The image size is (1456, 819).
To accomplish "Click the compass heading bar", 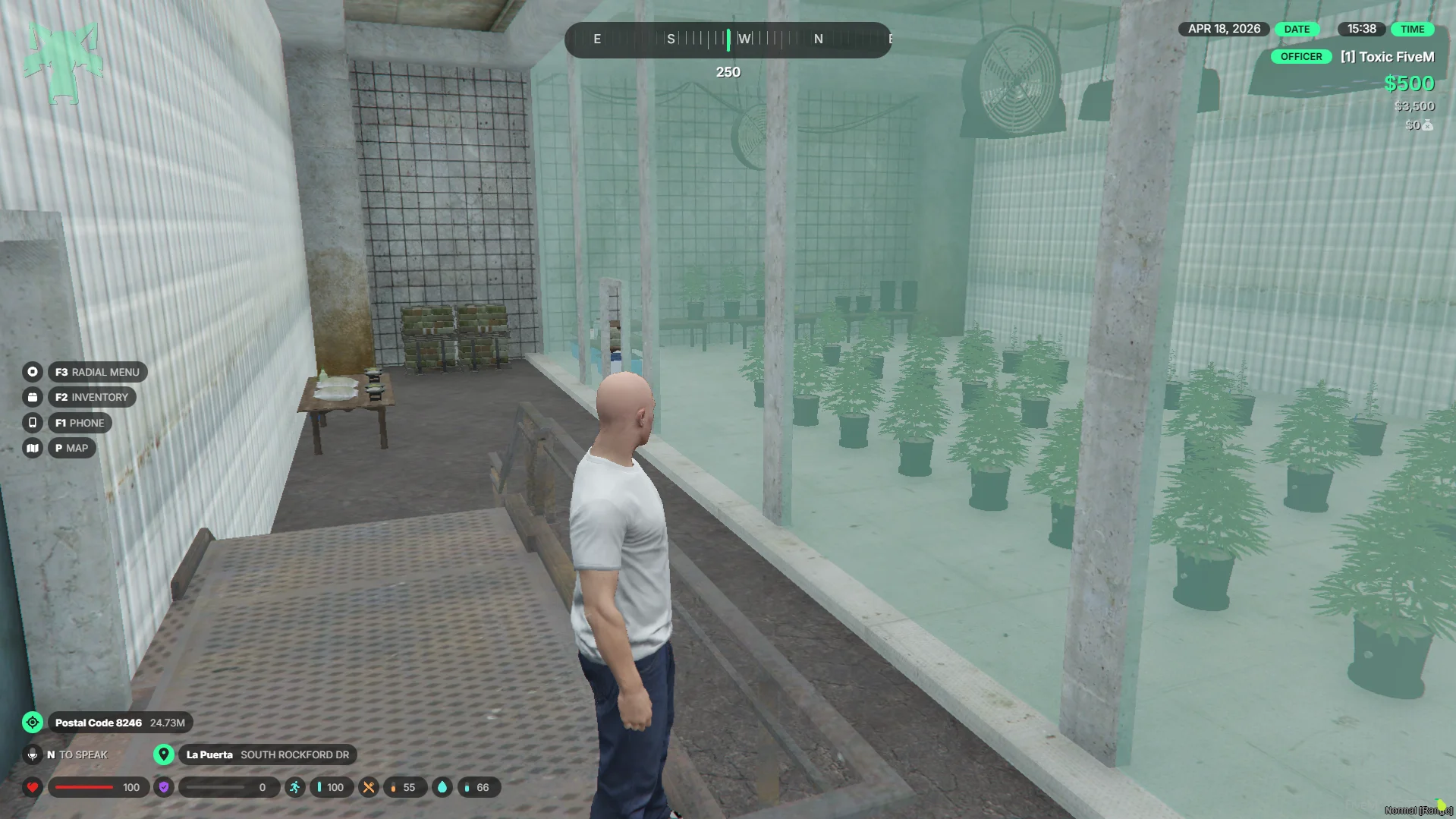I will [728, 39].
